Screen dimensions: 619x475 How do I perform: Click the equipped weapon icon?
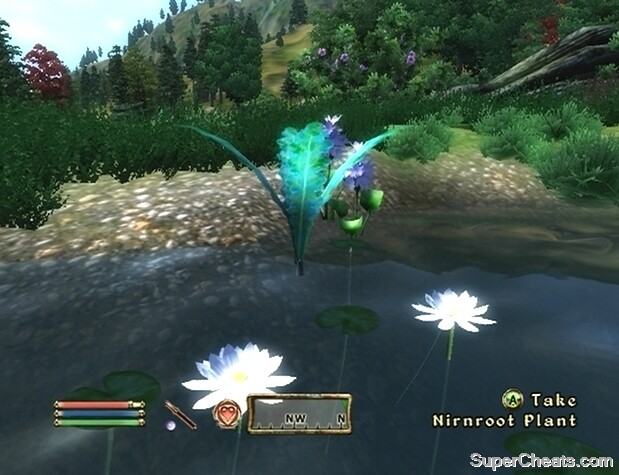[x=180, y=414]
